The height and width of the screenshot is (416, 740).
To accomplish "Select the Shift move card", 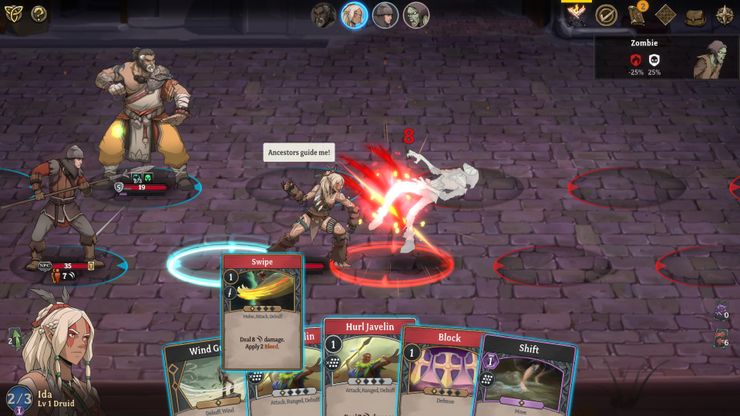I will pyautogui.click(x=526, y=375).
